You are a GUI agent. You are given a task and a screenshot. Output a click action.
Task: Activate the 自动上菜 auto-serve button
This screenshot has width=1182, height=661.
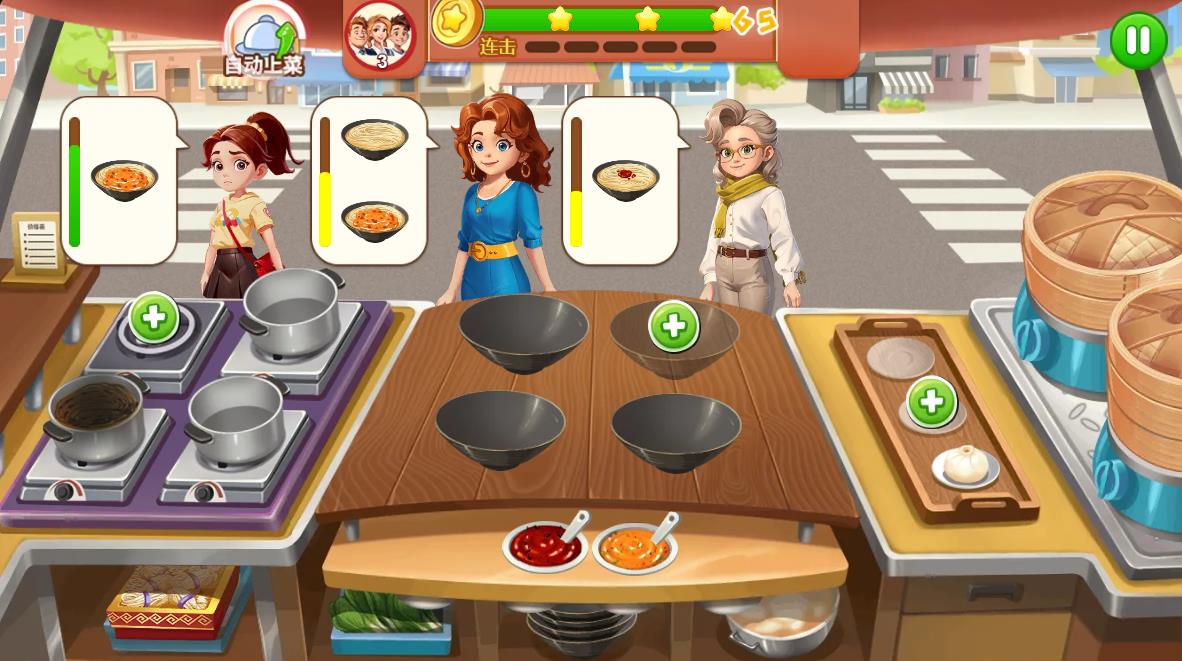pos(264,42)
